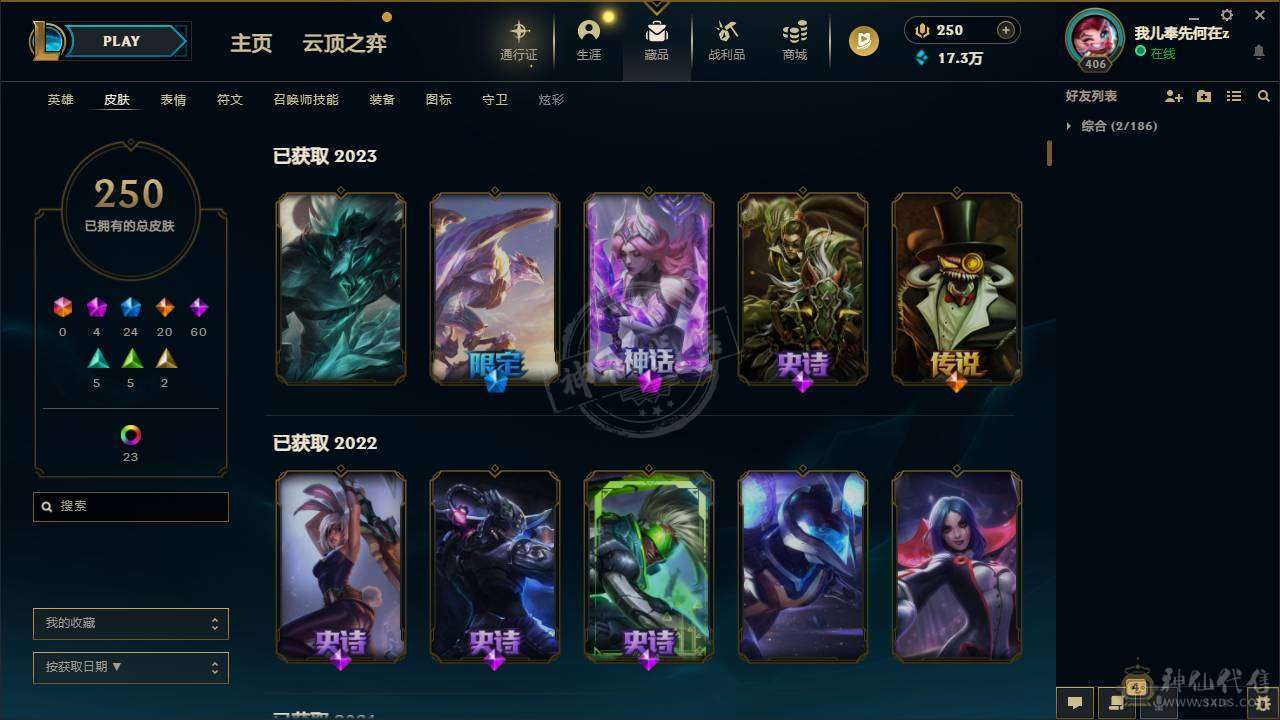The image size is (1280, 720).
Task: Switch to the 云顶之弈 mode tab
Action: (x=343, y=43)
